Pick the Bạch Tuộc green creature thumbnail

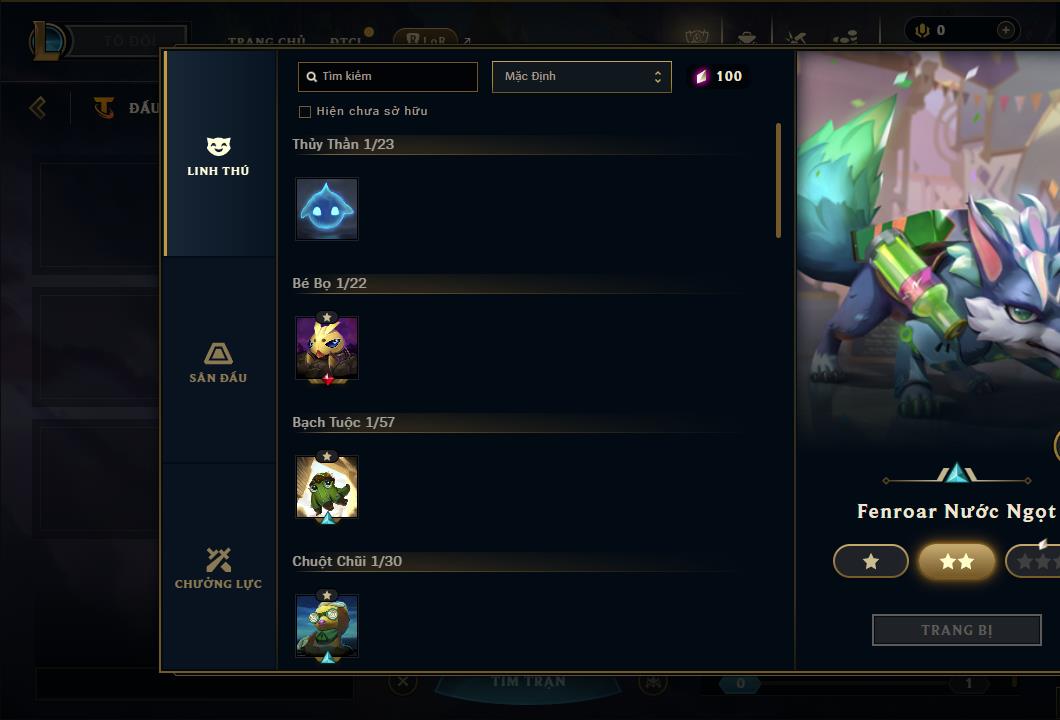point(327,487)
